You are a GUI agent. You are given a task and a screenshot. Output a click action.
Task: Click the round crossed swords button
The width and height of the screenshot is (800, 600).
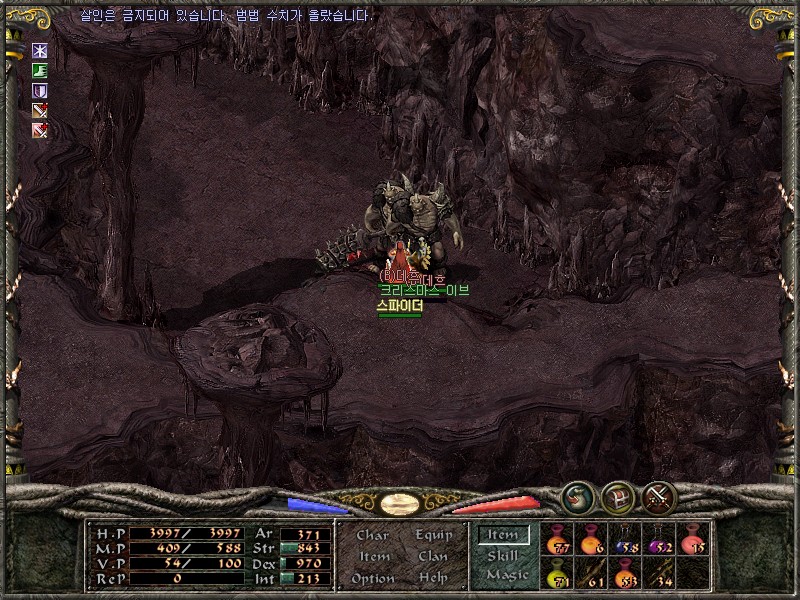point(660,496)
